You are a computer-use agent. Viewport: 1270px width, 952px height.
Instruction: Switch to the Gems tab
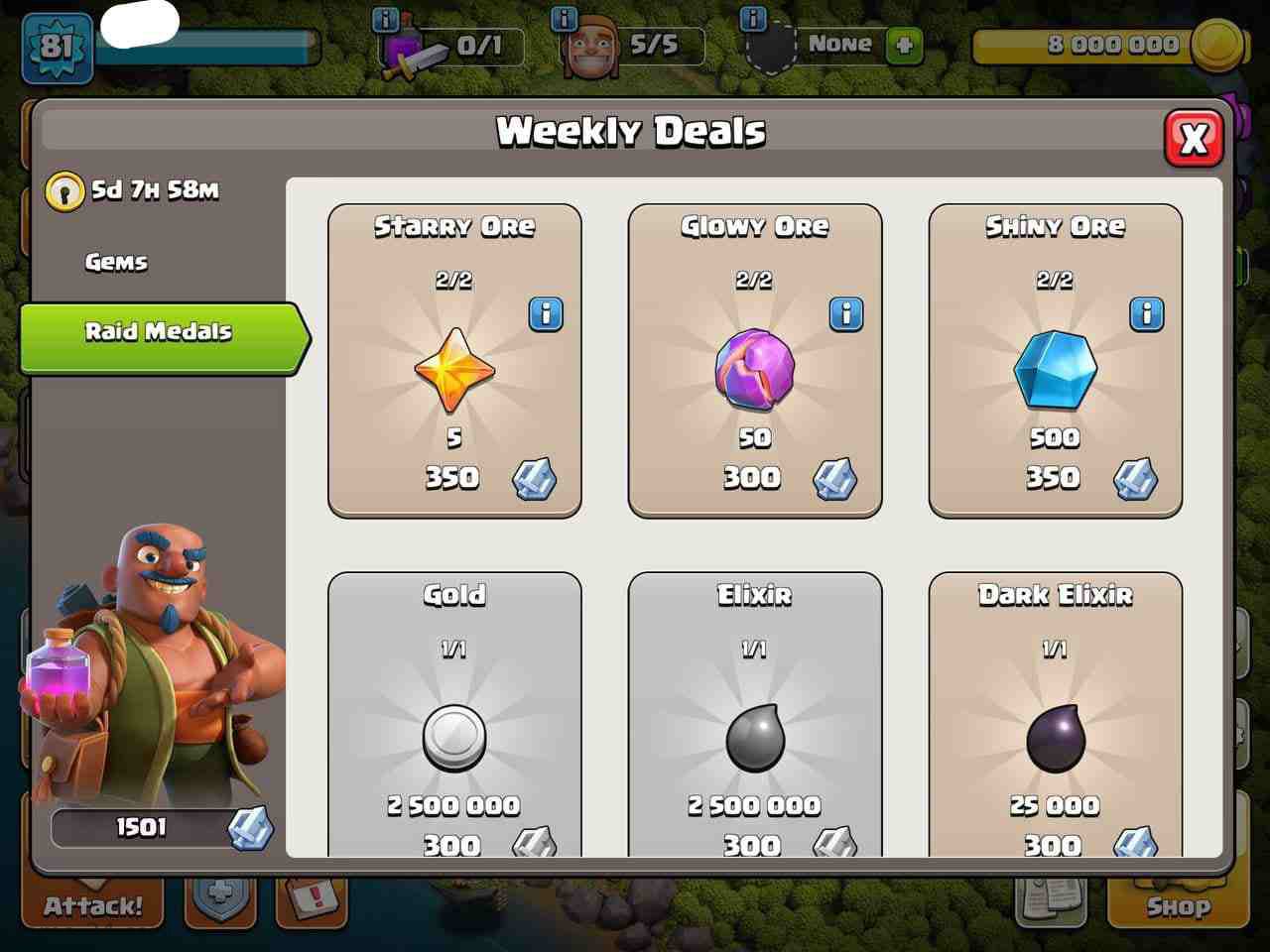[x=116, y=262]
